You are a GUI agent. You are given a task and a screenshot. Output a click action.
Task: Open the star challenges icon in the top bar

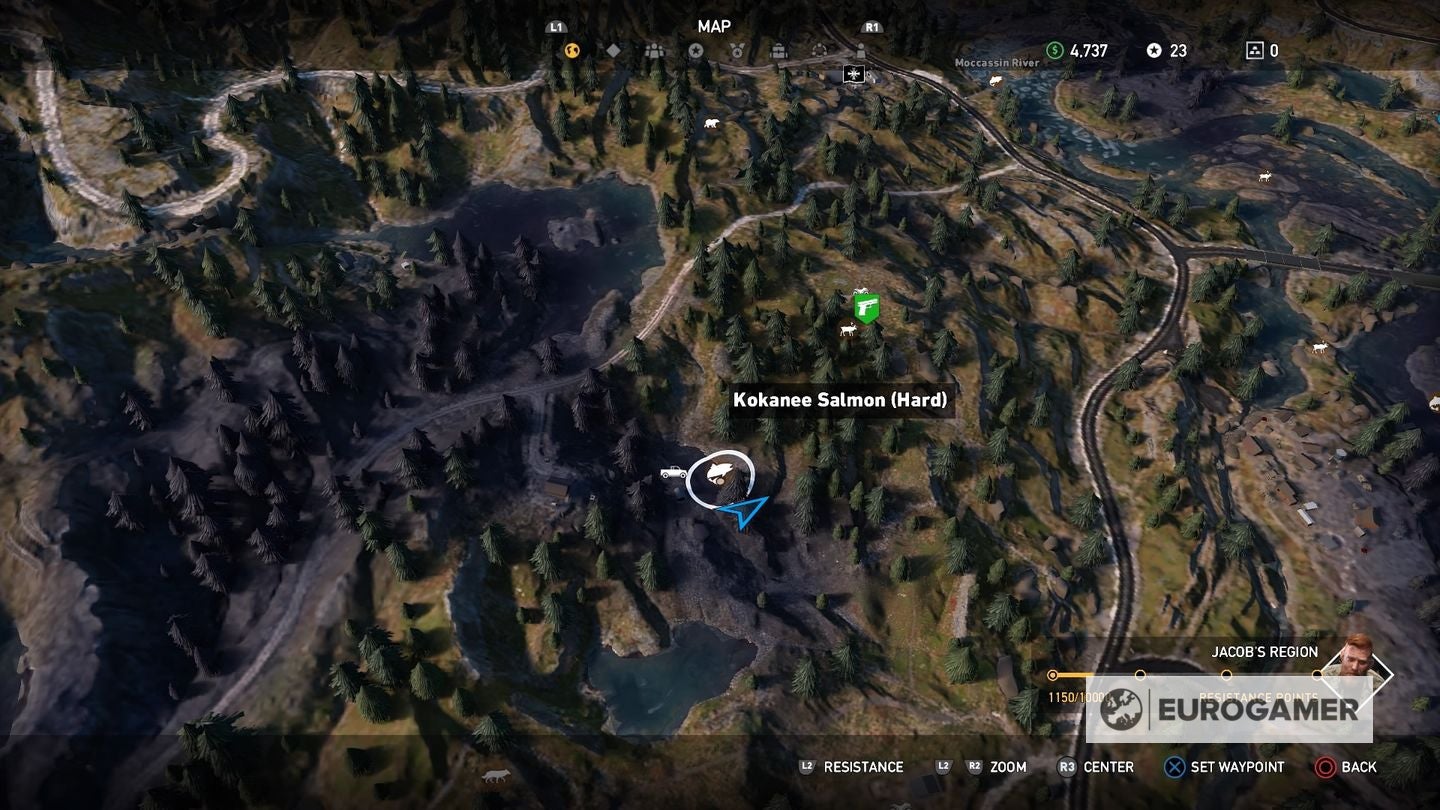pos(697,48)
